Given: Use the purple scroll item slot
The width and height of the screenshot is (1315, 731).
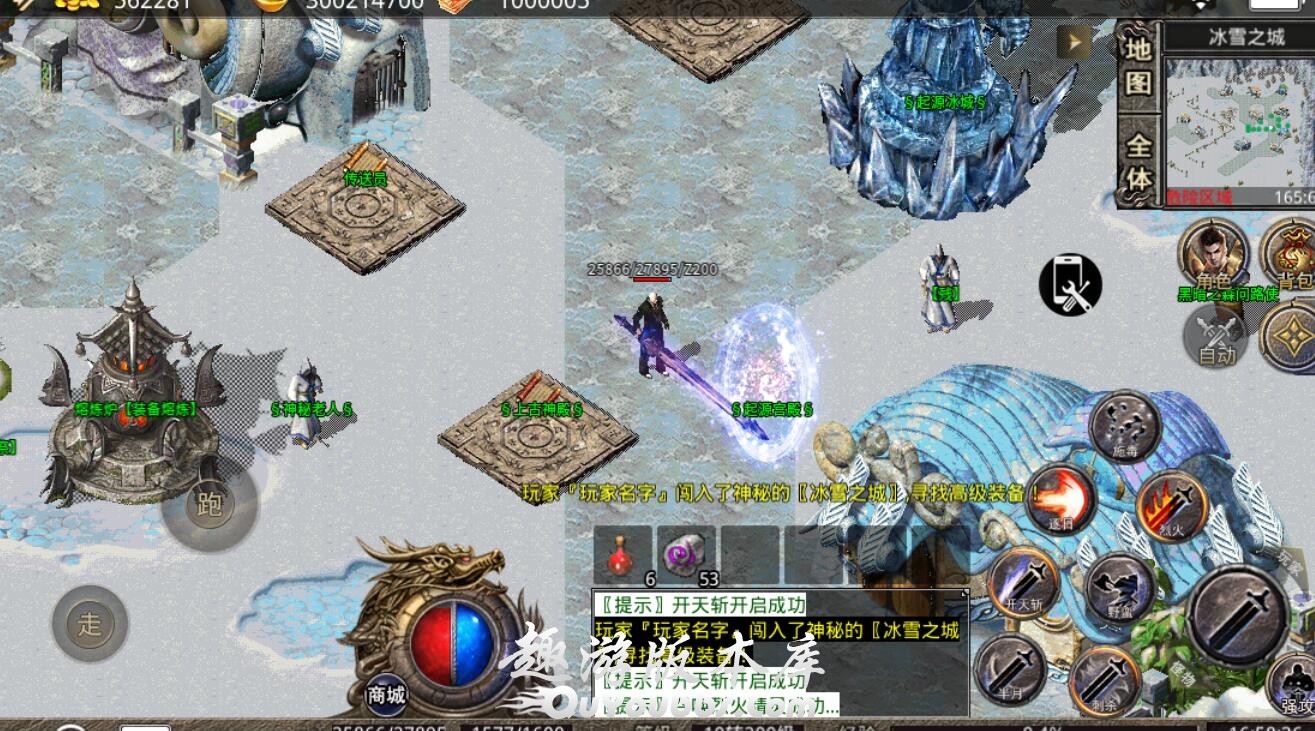Looking at the screenshot, I should tap(686, 555).
